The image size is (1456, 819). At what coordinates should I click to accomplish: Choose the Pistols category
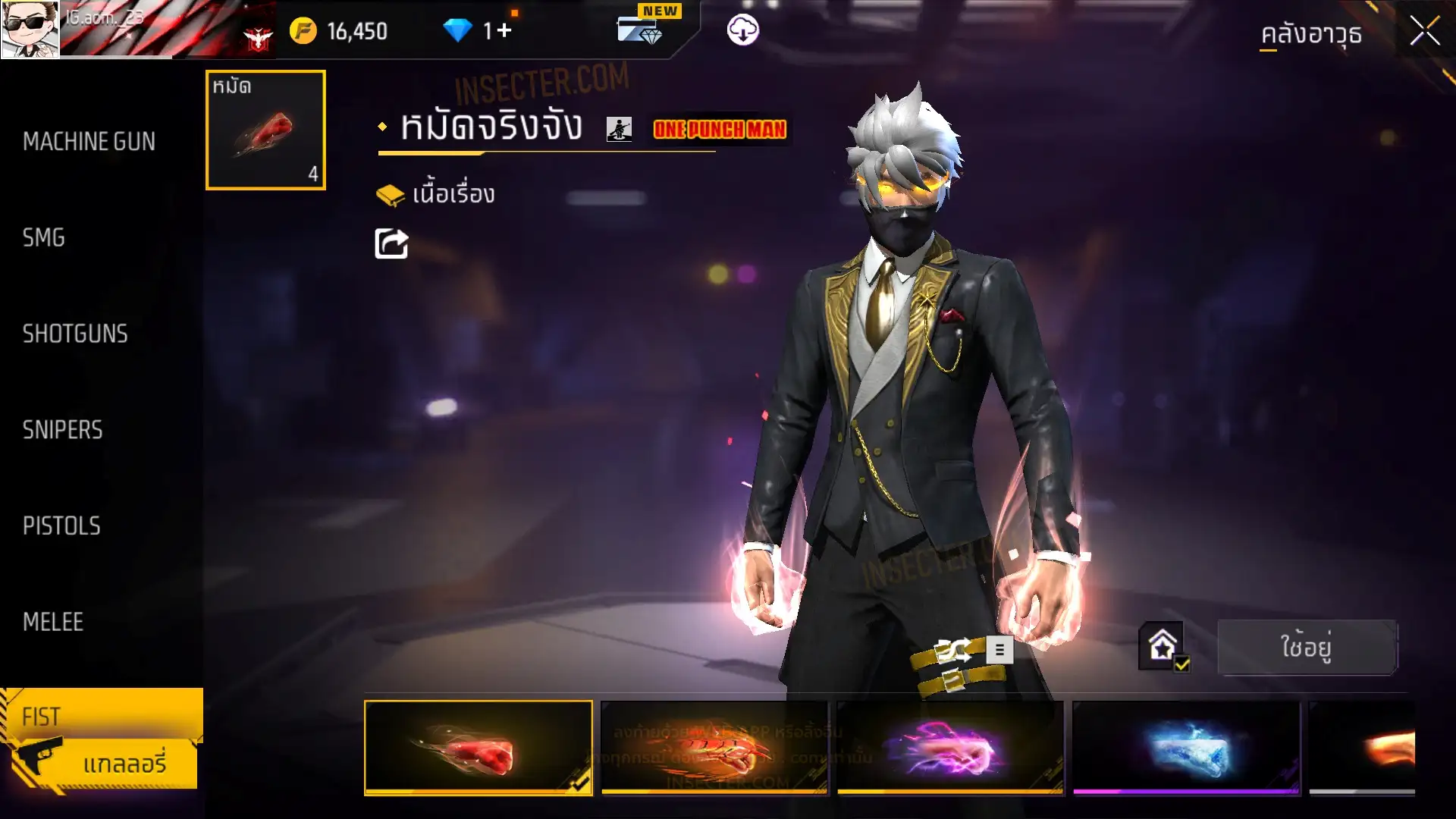[61, 526]
